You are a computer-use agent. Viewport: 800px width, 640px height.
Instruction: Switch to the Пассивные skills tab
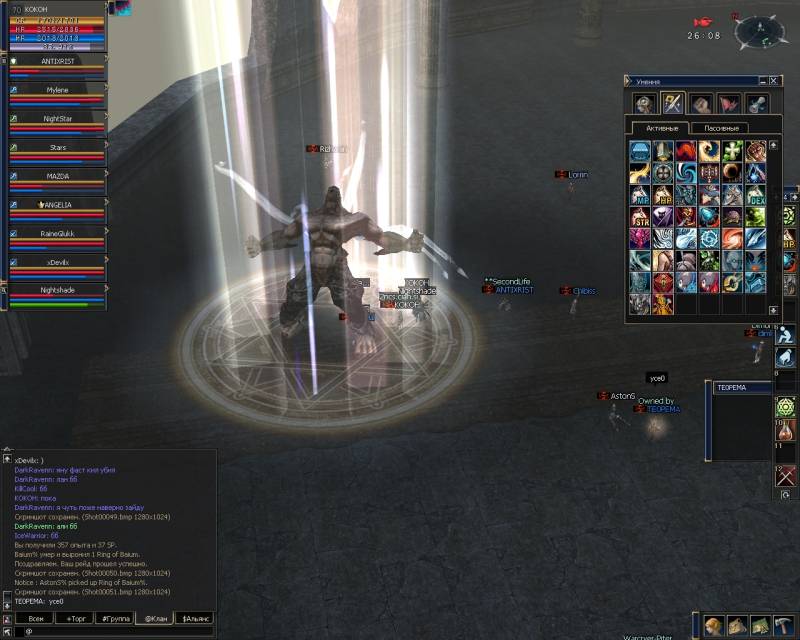(x=721, y=128)
